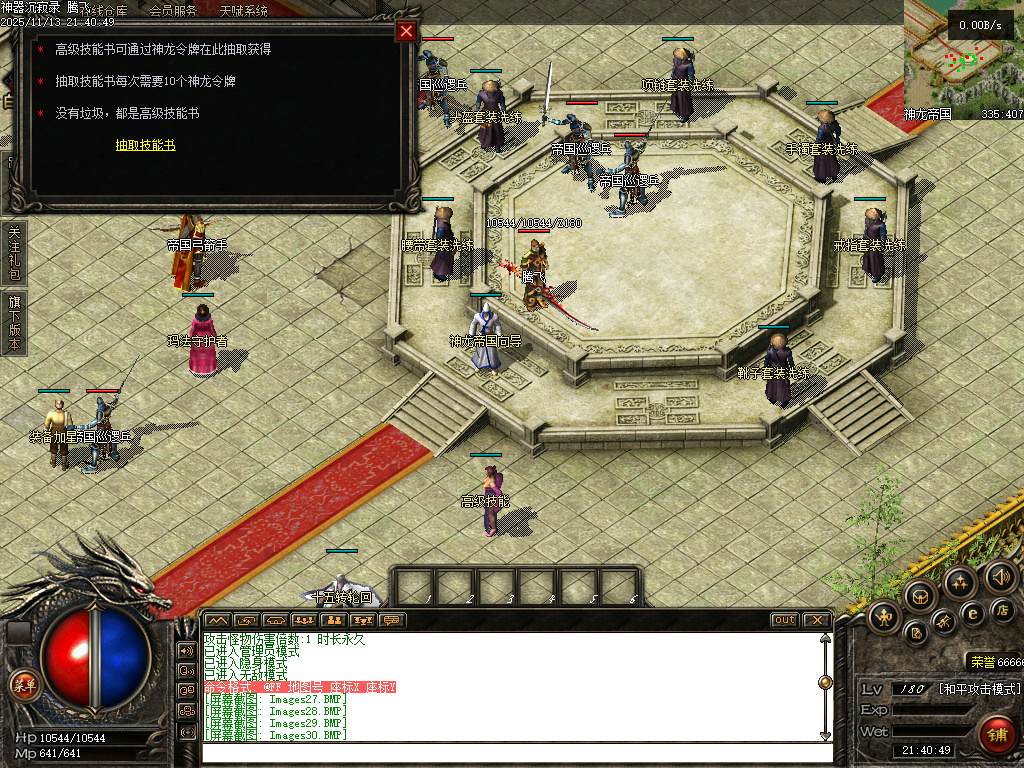Close the chat panel with its X button

click(x=817, y=620)
